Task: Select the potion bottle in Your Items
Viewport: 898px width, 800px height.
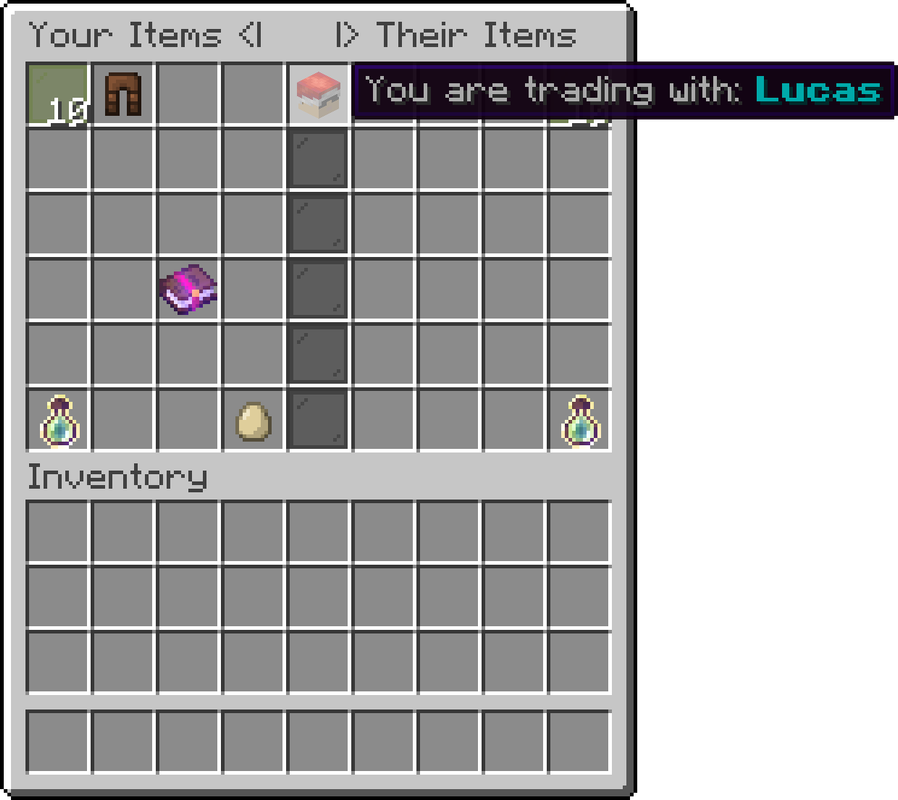Action: 58,421
